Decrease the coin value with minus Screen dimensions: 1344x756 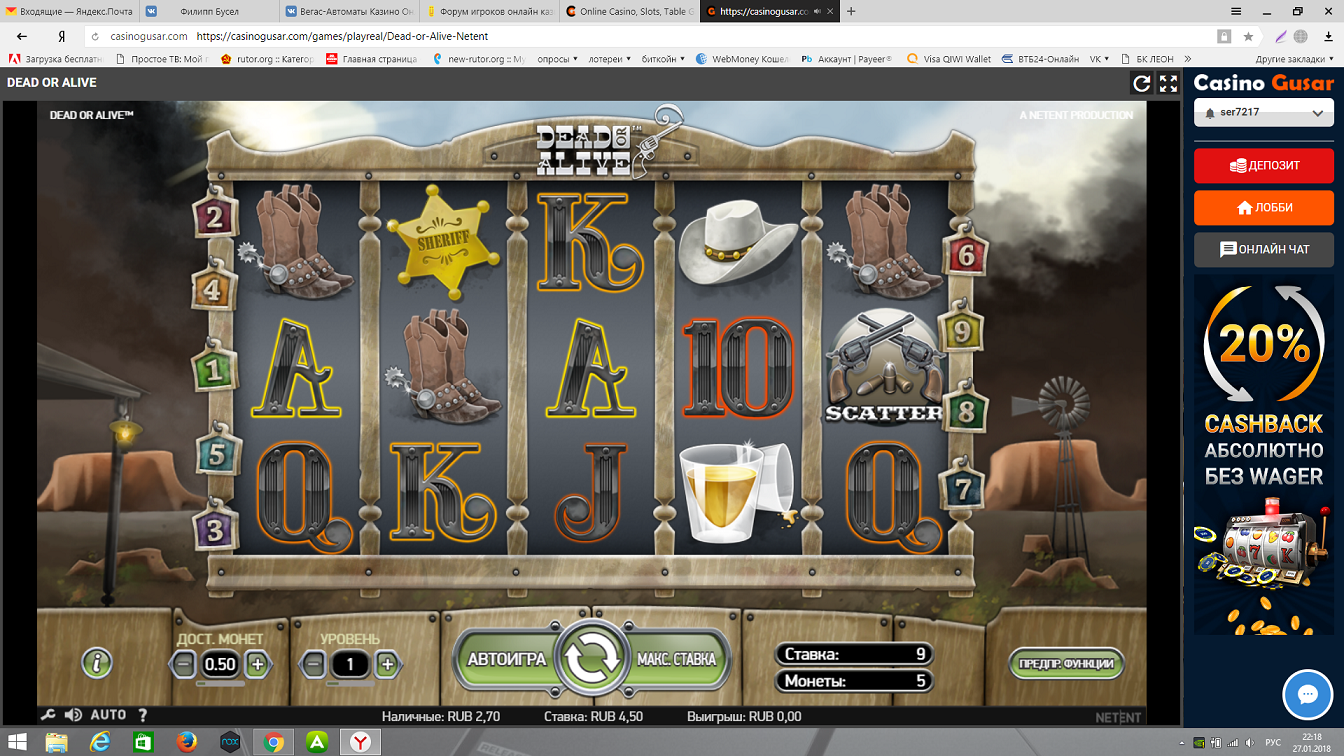[183, 663]
